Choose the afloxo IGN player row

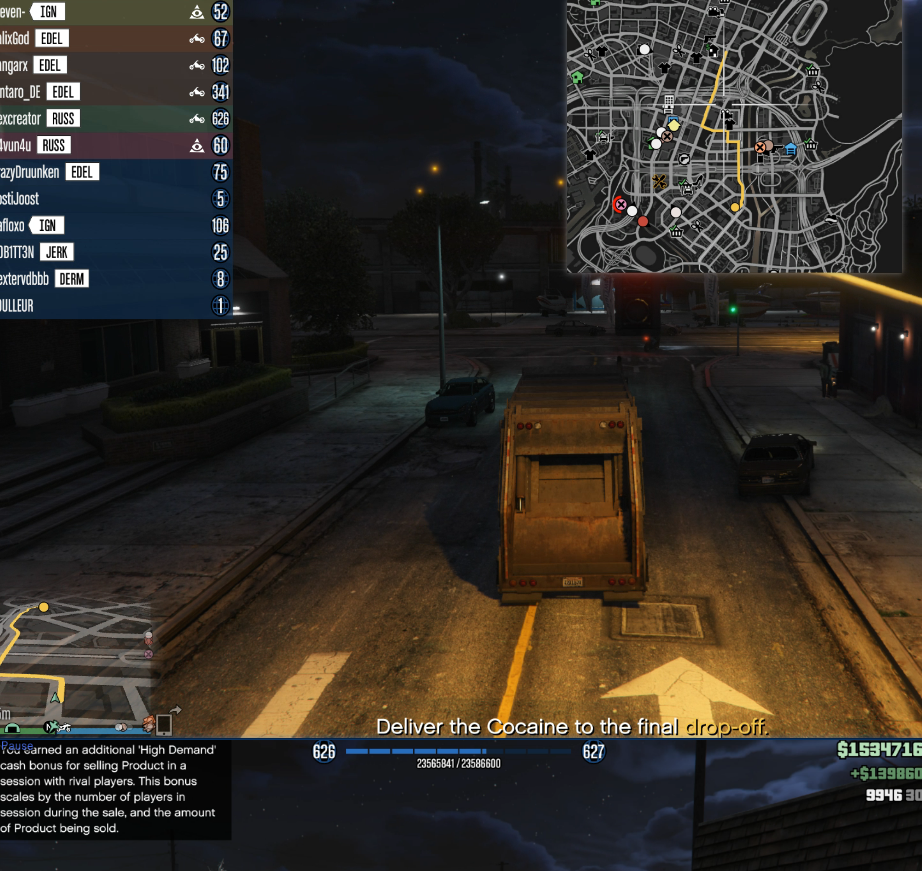[x=115, y=226]
